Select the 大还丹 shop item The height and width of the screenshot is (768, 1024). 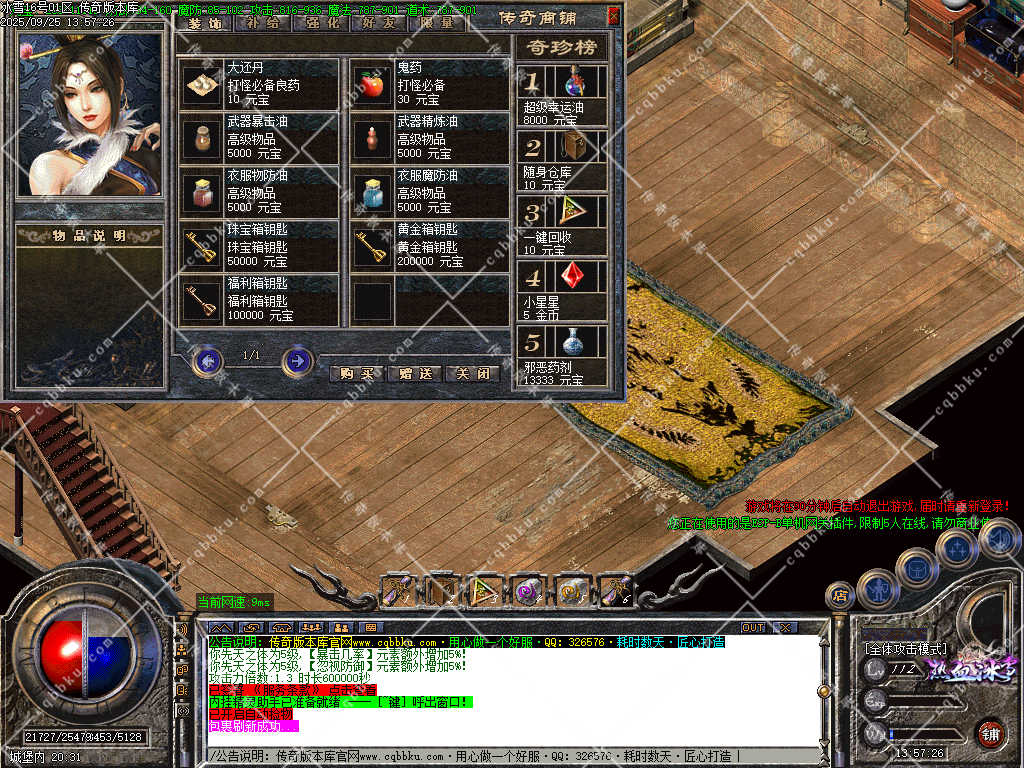tap(204, 86)
